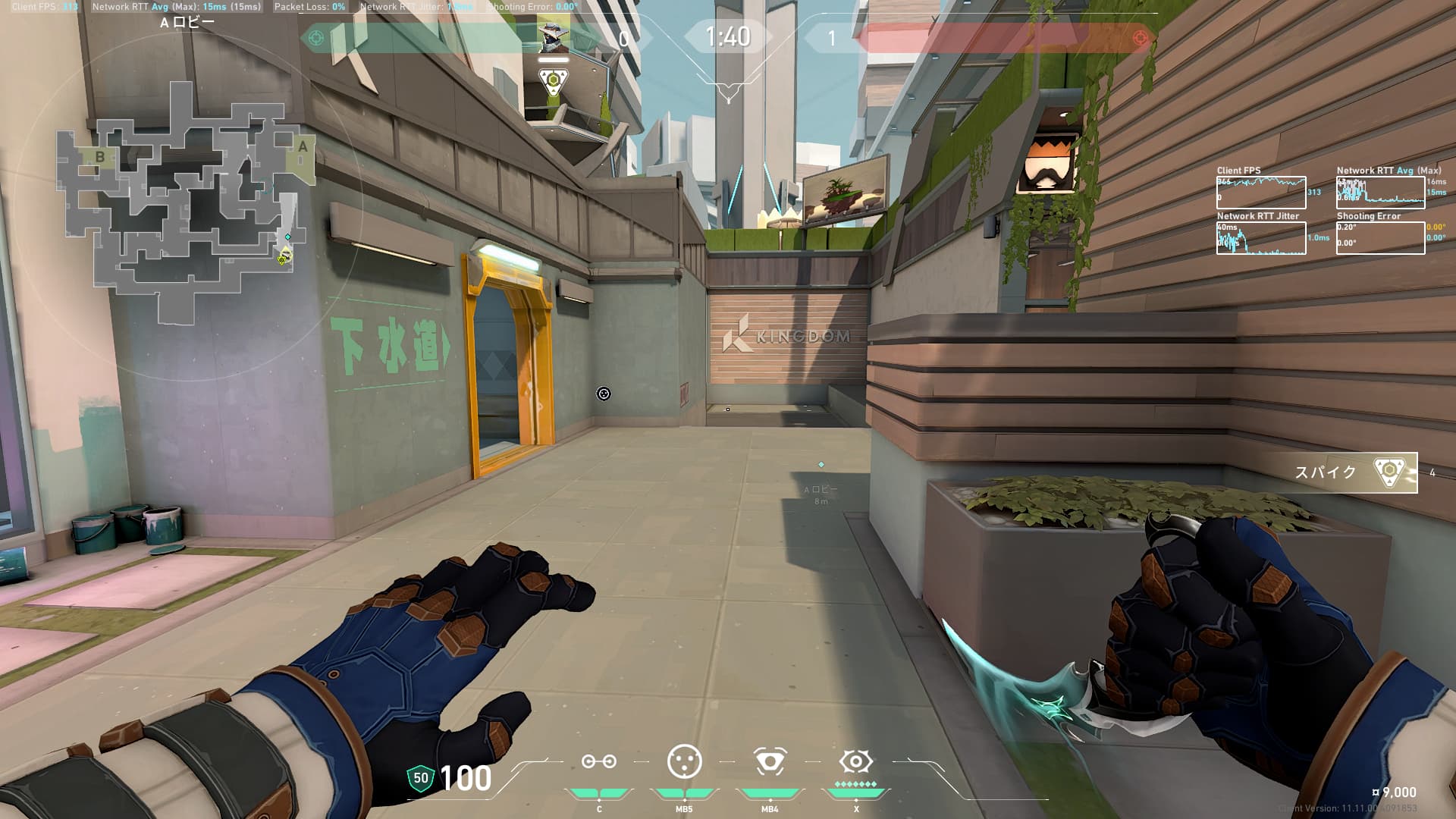The width and height of the screenshot is (1456, 819).
Task: Click the spike carrier icon below the portrait
Action: pyautogui.click(x=554, y=80)
